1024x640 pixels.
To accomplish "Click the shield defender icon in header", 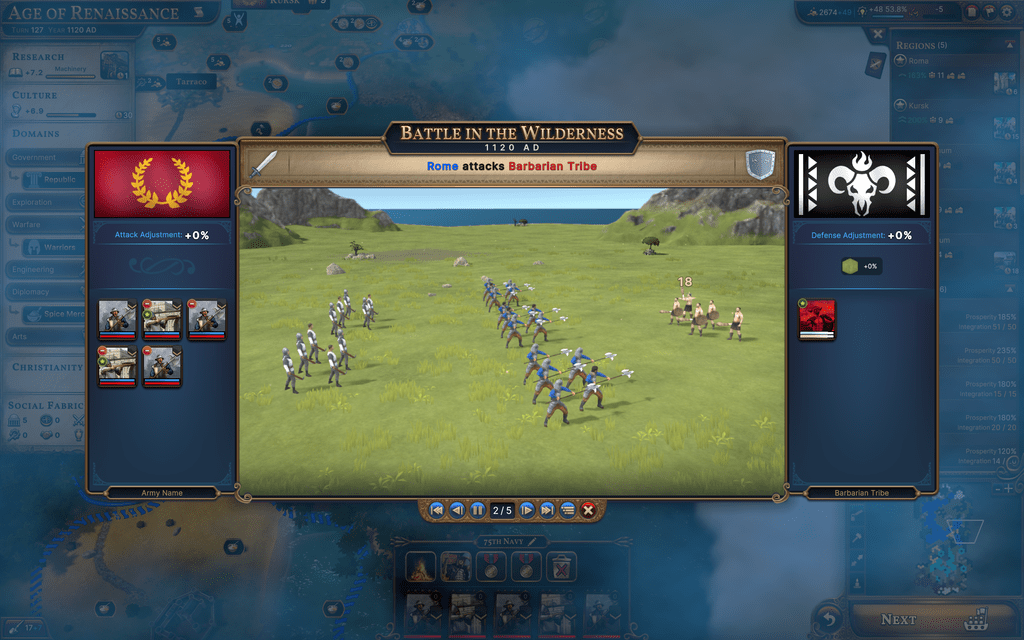I will coord(760,164).
